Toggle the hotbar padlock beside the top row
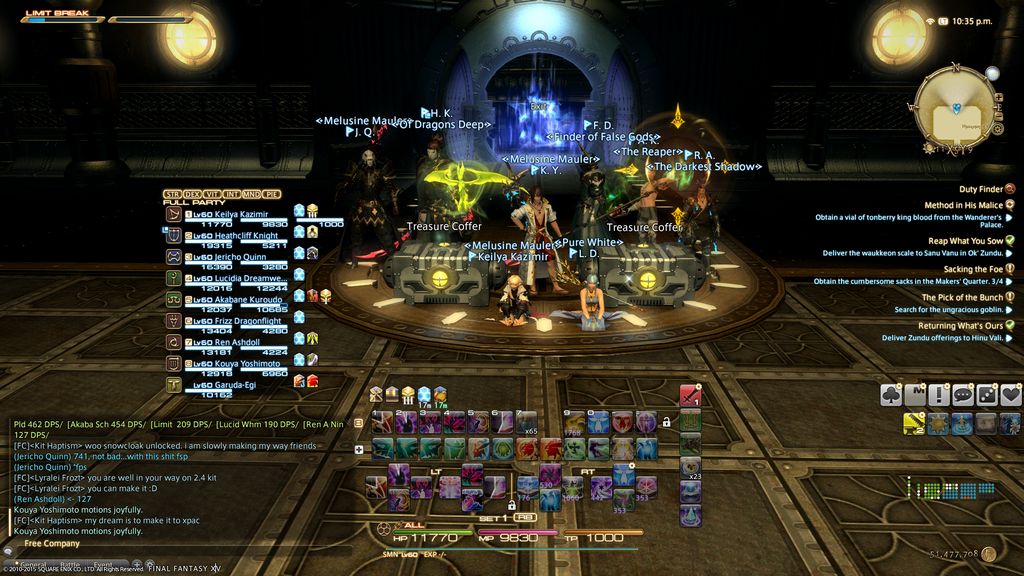The width and height of the screenshot is (1024, 576). point(666,422)
